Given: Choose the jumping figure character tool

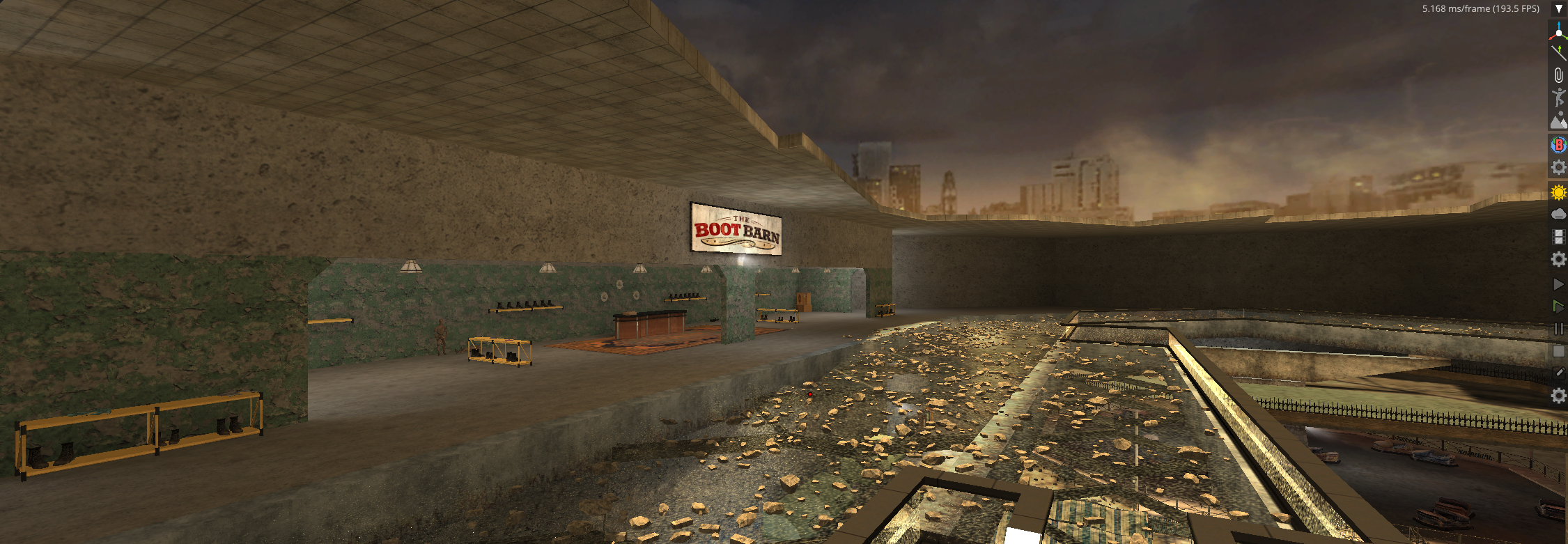Looking at the screenshot, I should pos(1558,98).
